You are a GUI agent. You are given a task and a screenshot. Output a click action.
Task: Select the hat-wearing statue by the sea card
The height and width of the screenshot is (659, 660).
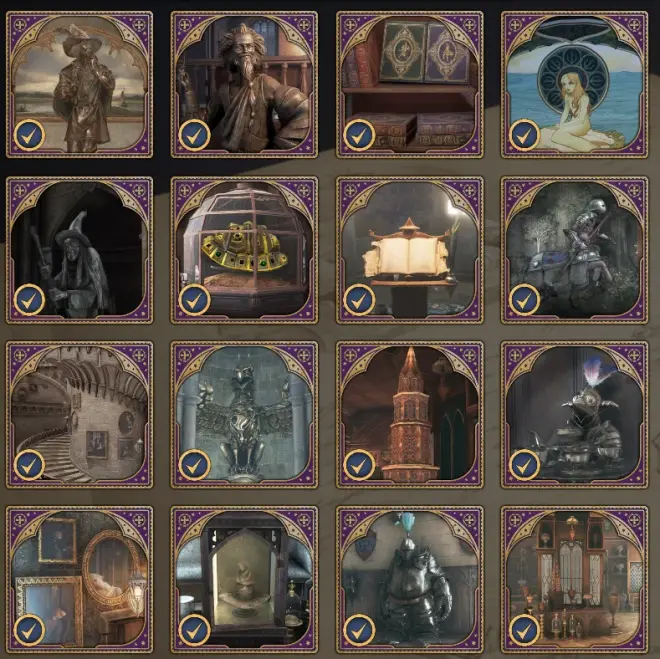pyautogui.click(x=80, y=85)
